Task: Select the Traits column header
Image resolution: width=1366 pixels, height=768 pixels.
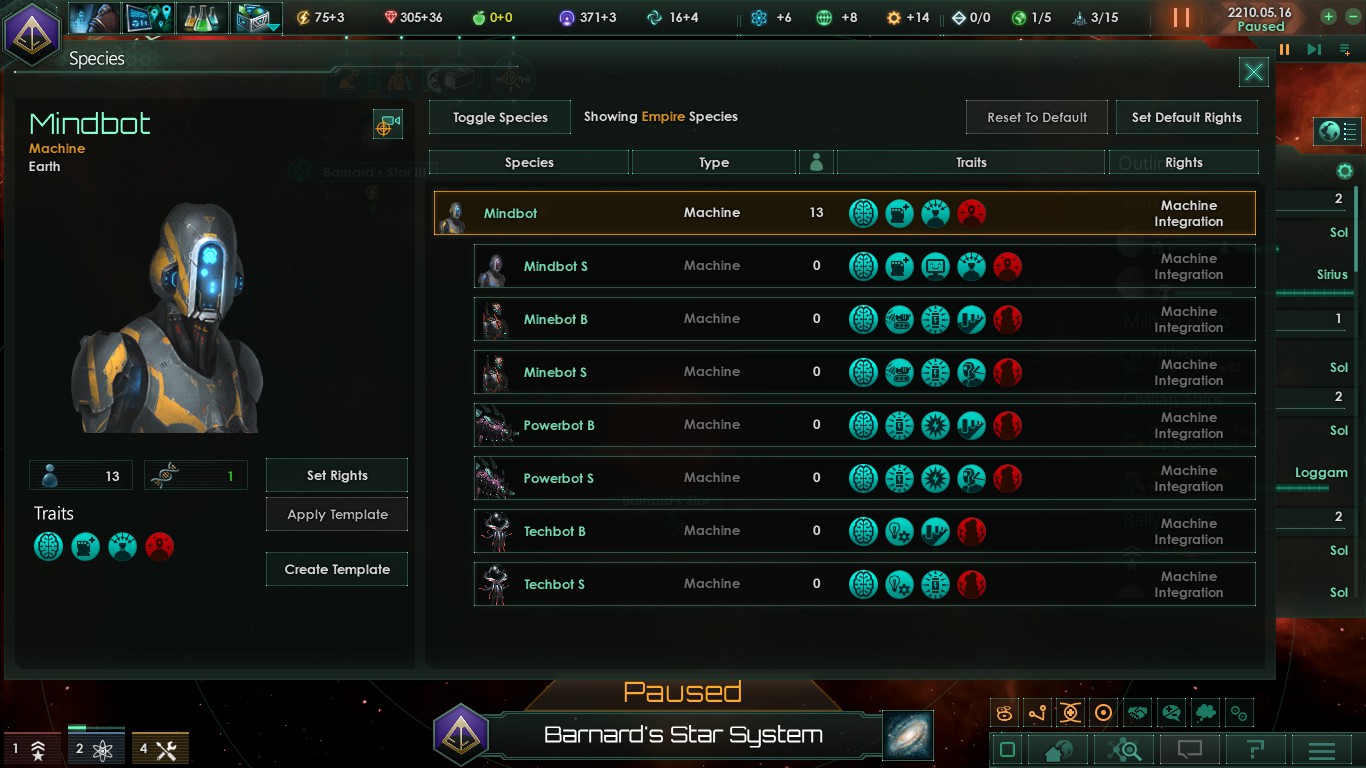Action: click(x=969, y=161)
